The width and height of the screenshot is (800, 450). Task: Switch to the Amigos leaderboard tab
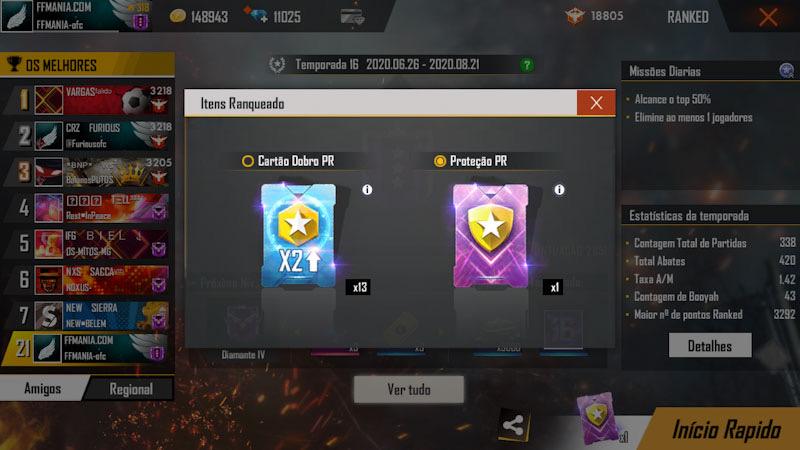[42, 389]
